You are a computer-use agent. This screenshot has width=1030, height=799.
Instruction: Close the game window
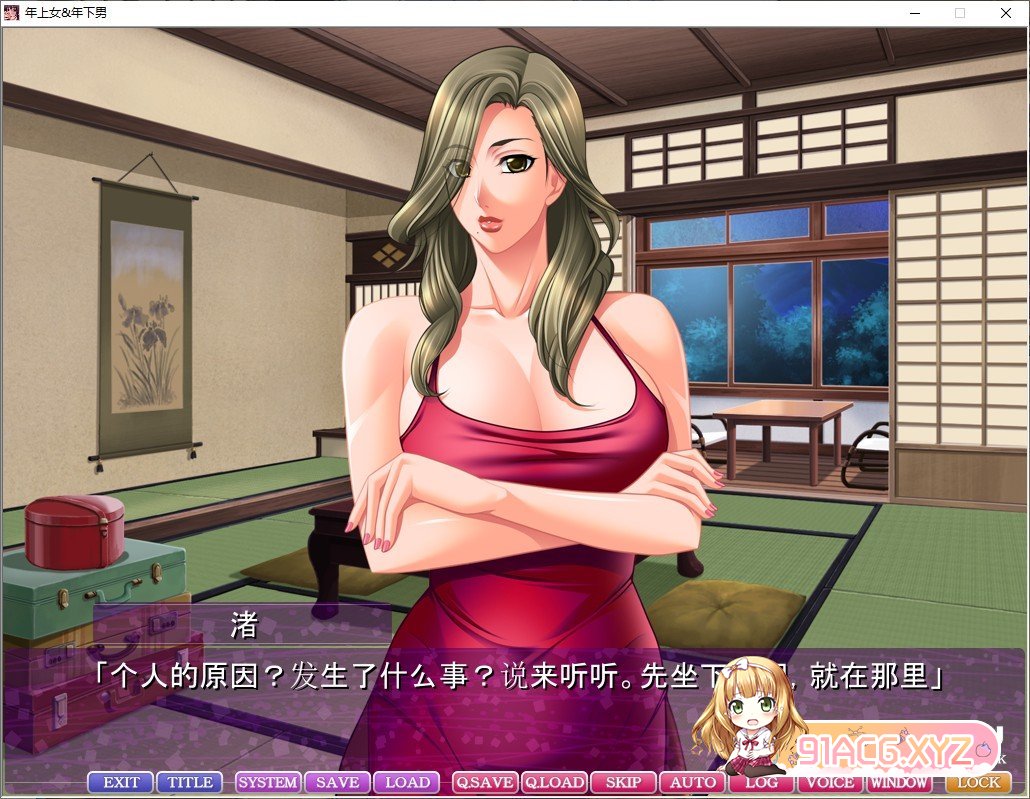click(1005, 13)
